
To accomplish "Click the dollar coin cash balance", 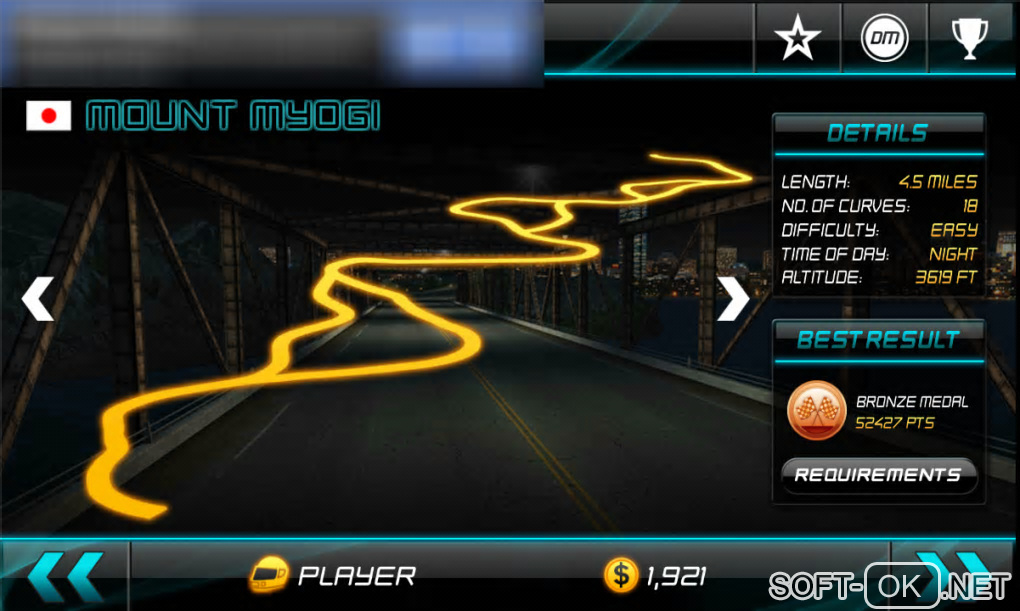I will tap(656, 576).
